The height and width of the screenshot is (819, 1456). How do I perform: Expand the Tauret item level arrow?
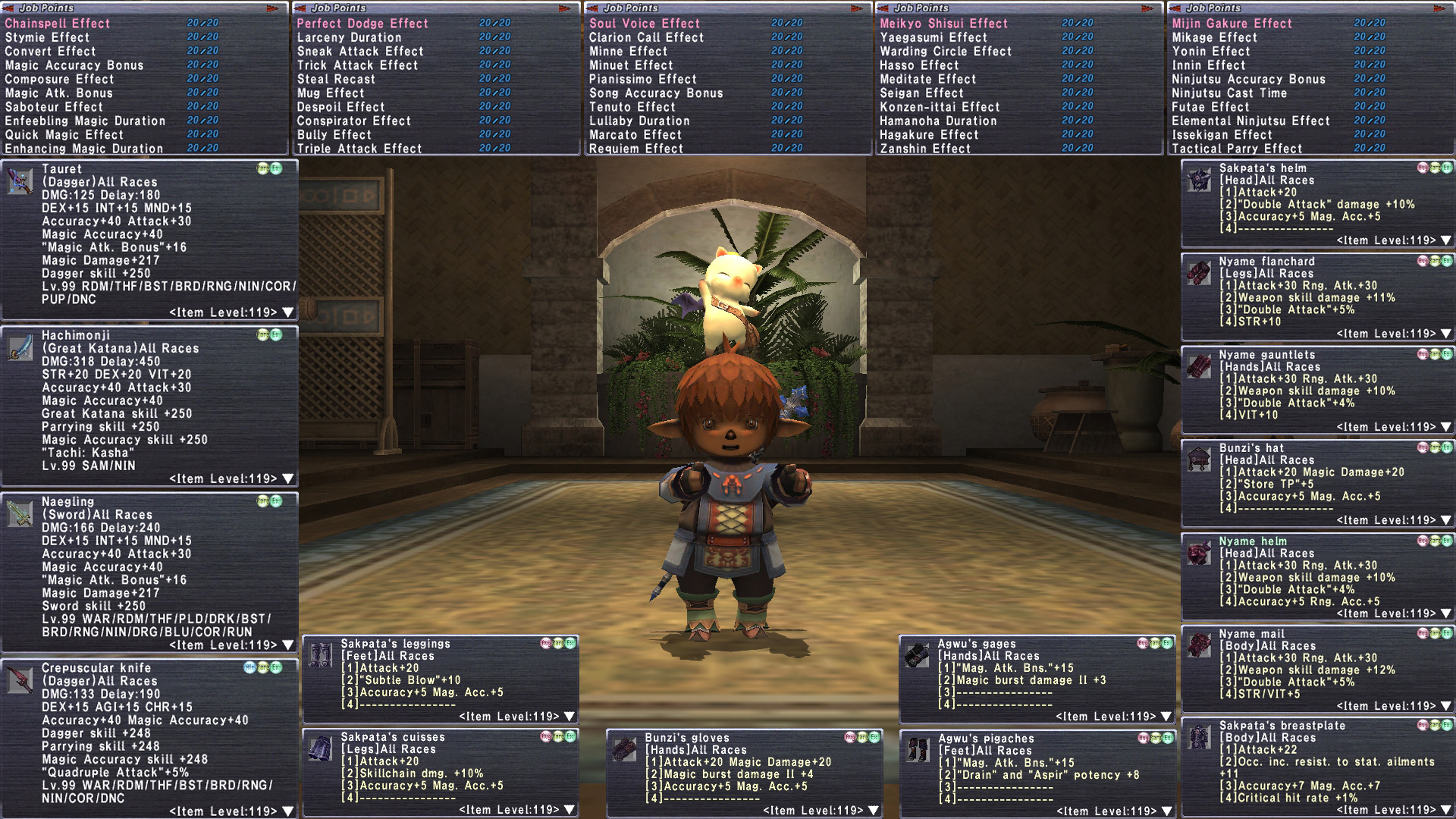(x=288, y=312)
